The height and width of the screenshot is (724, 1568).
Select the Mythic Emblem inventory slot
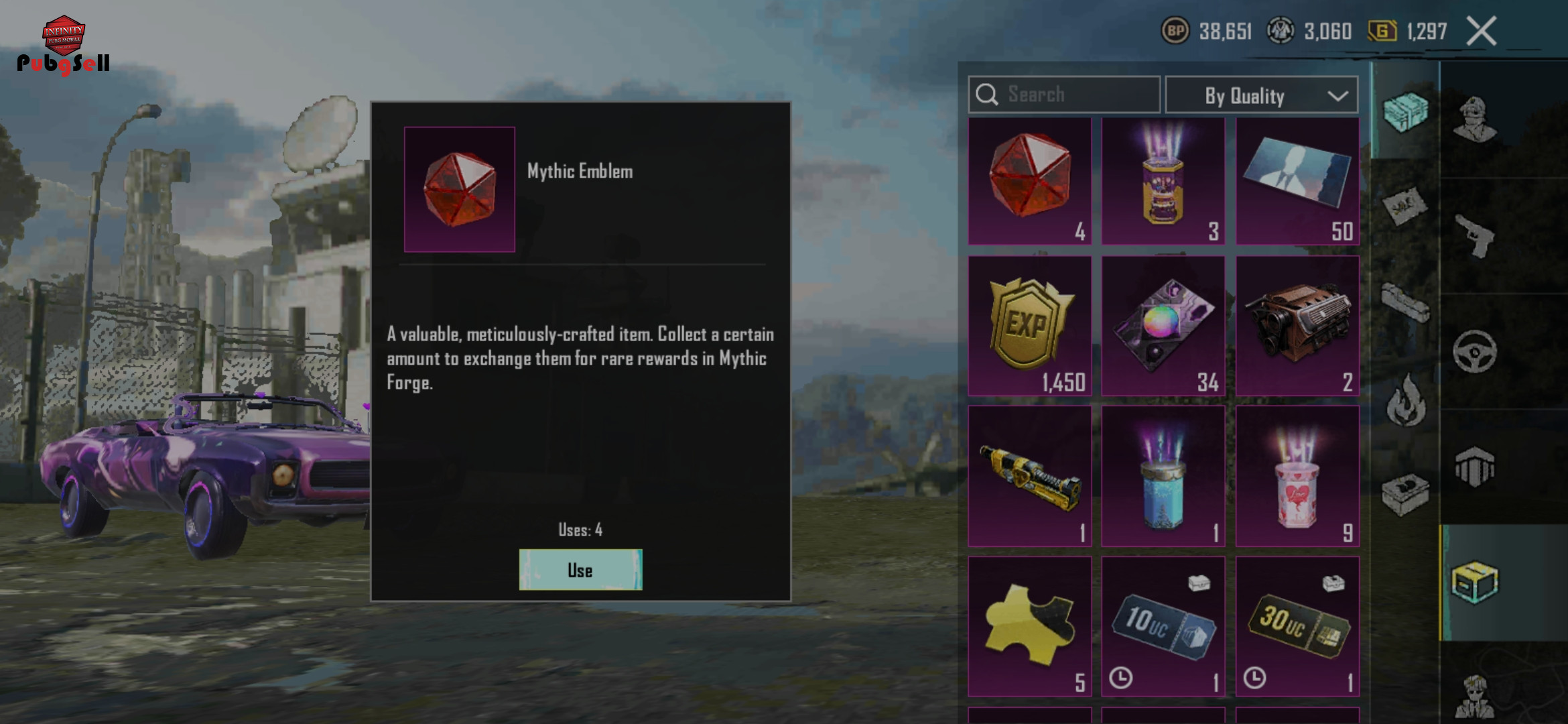(1029, 181)
